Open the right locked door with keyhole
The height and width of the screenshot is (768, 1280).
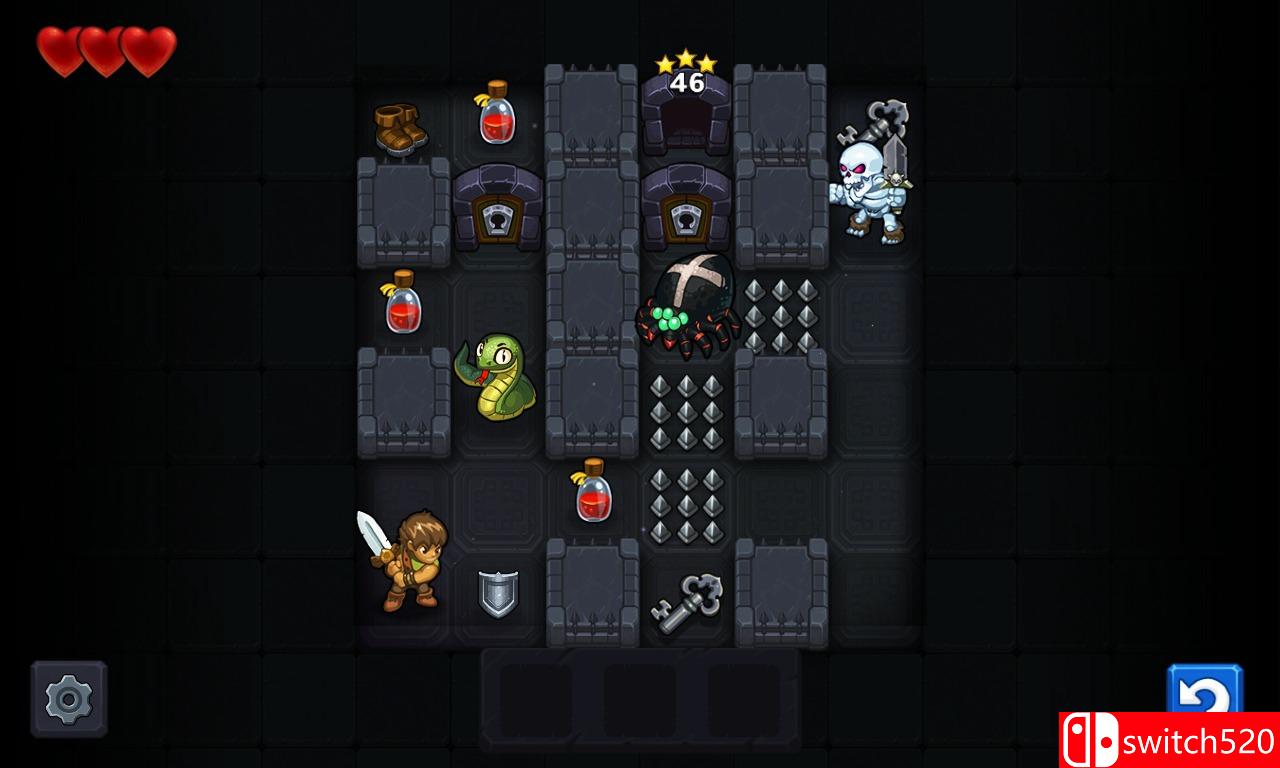pos(686,210)
